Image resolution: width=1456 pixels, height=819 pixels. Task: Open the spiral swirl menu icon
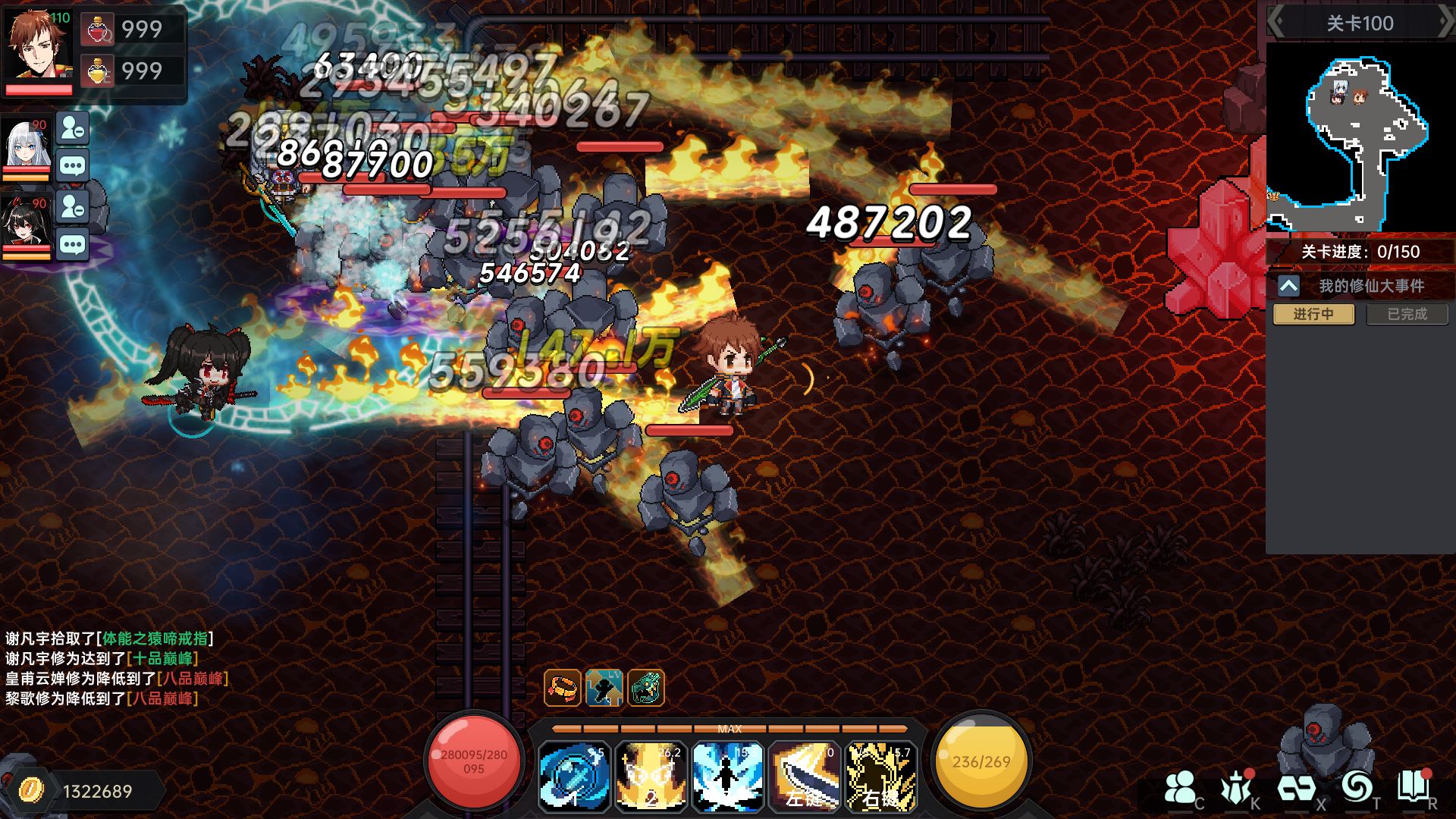(x=1356, y=787)
